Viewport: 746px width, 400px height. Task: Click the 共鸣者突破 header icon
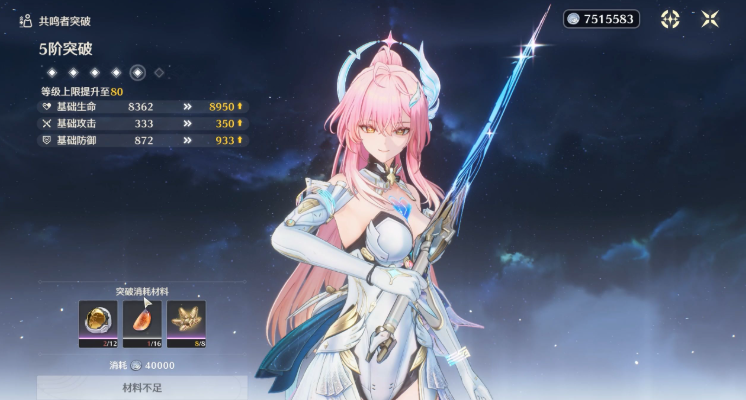tap(27, 20)
